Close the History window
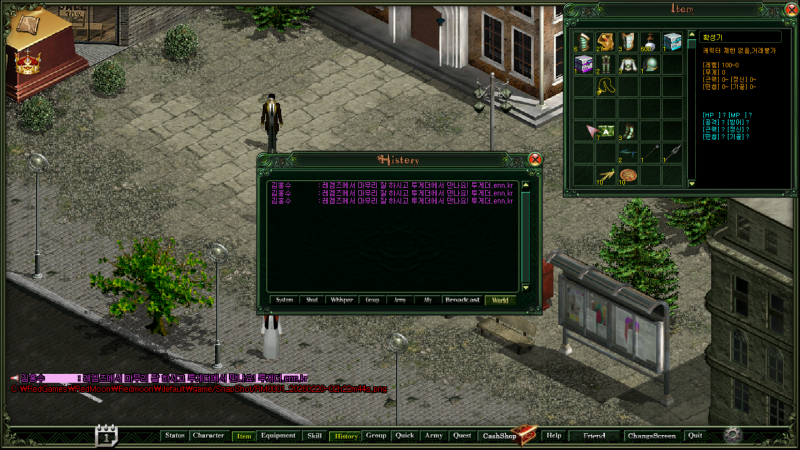Viewport: 800px width, 450px height. pyautogui.click(x=535, y=159)
